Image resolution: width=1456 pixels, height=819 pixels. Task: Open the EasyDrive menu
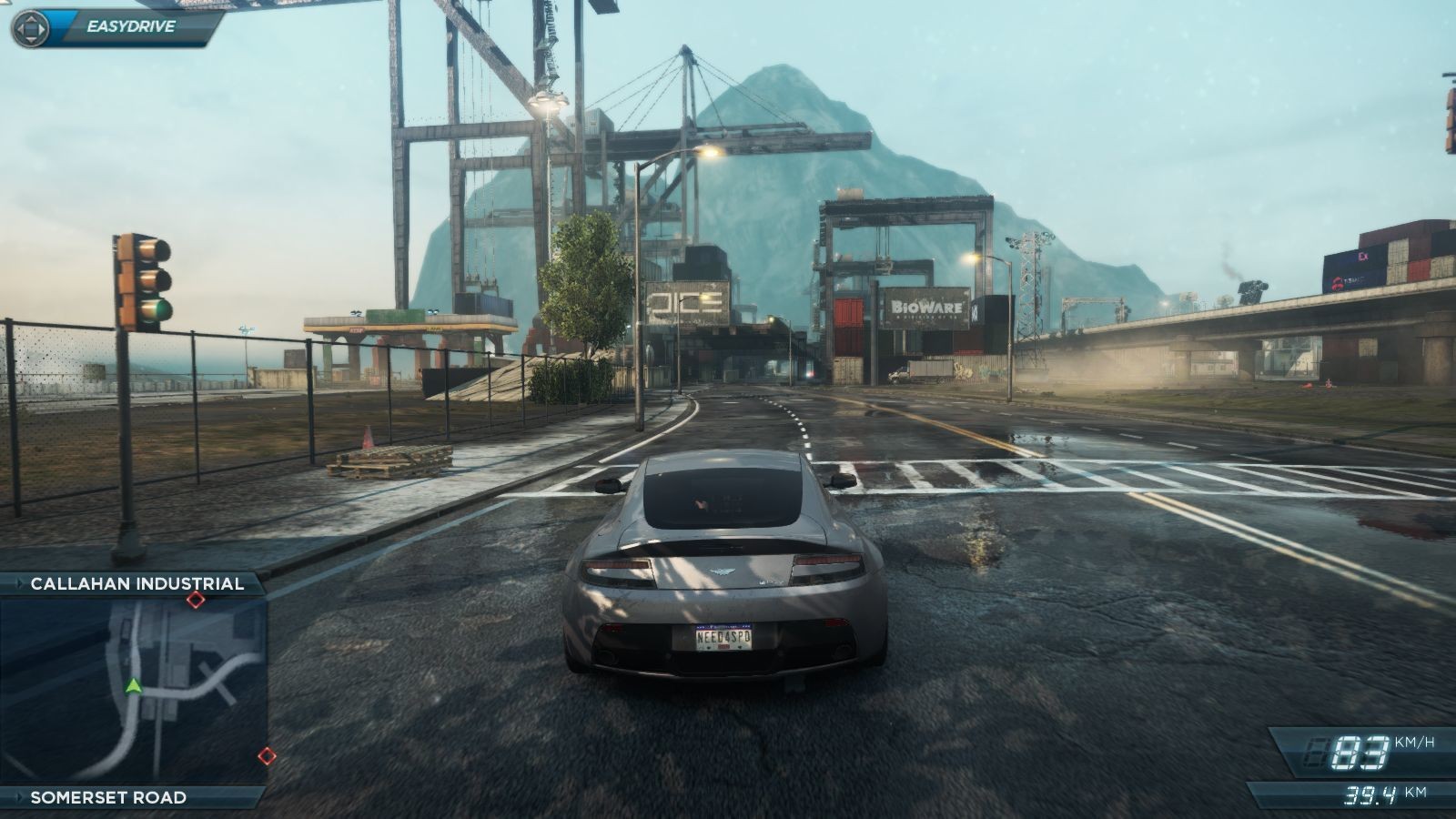coord(116,26)
